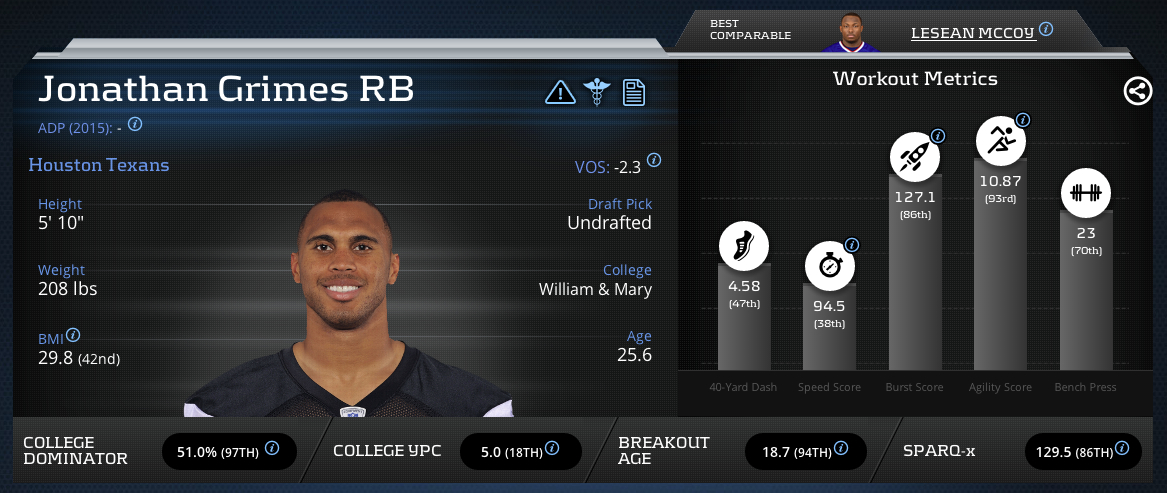Open the document notes icon
The image size is (1167, 493).
coord(633,93)
